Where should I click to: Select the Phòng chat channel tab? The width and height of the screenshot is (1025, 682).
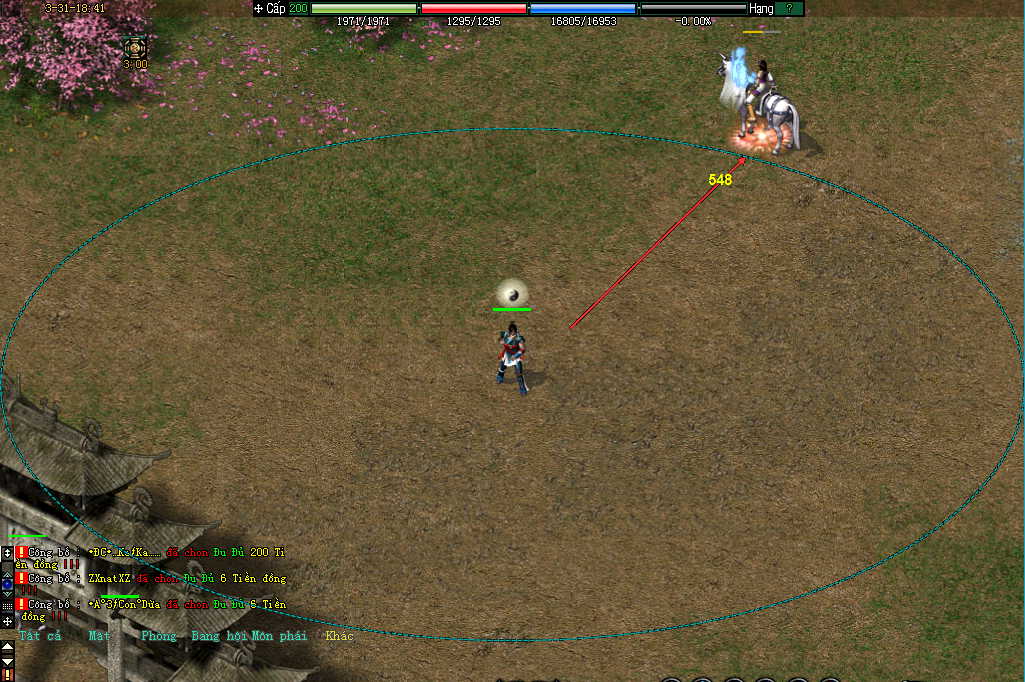(158, 636)
